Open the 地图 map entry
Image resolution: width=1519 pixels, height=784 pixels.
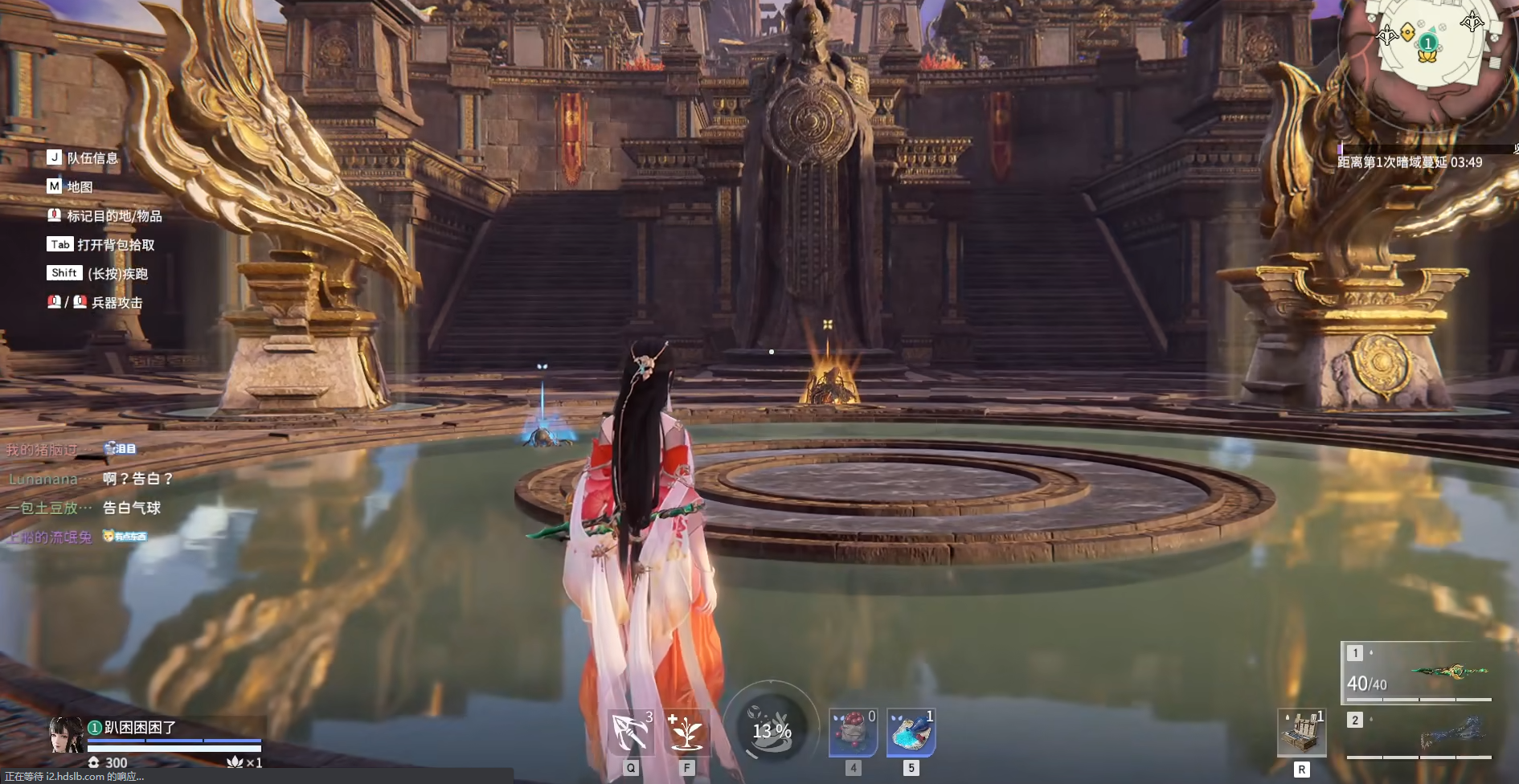click(80, 187)
